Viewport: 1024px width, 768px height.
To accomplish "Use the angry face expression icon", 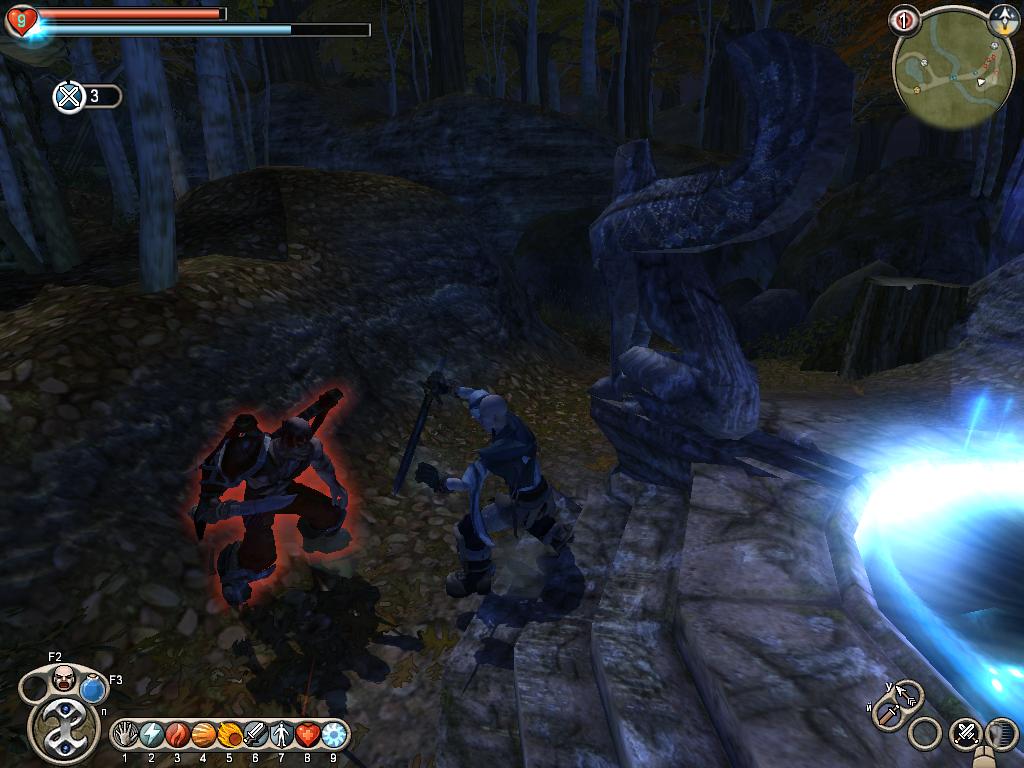I will pyautogui.click(x=64, y=677).
